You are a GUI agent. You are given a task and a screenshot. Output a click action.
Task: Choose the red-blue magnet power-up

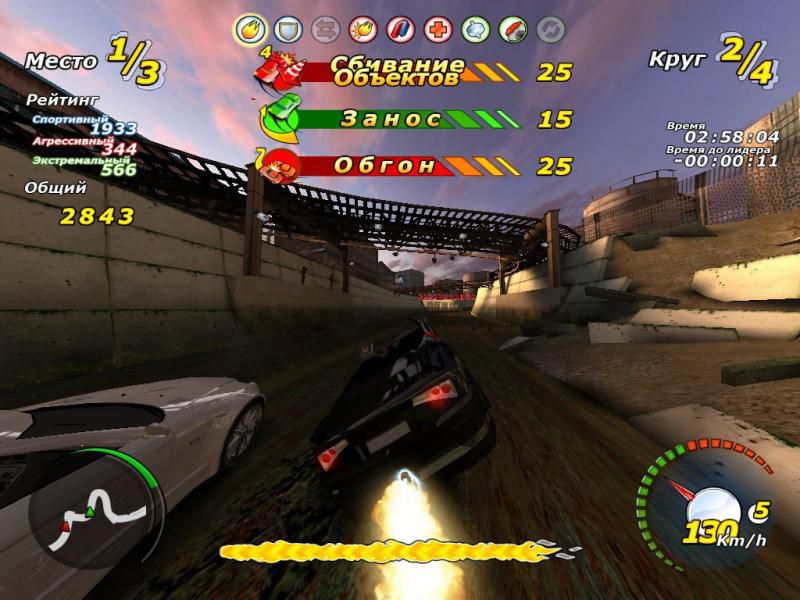[x=399, y=28]
